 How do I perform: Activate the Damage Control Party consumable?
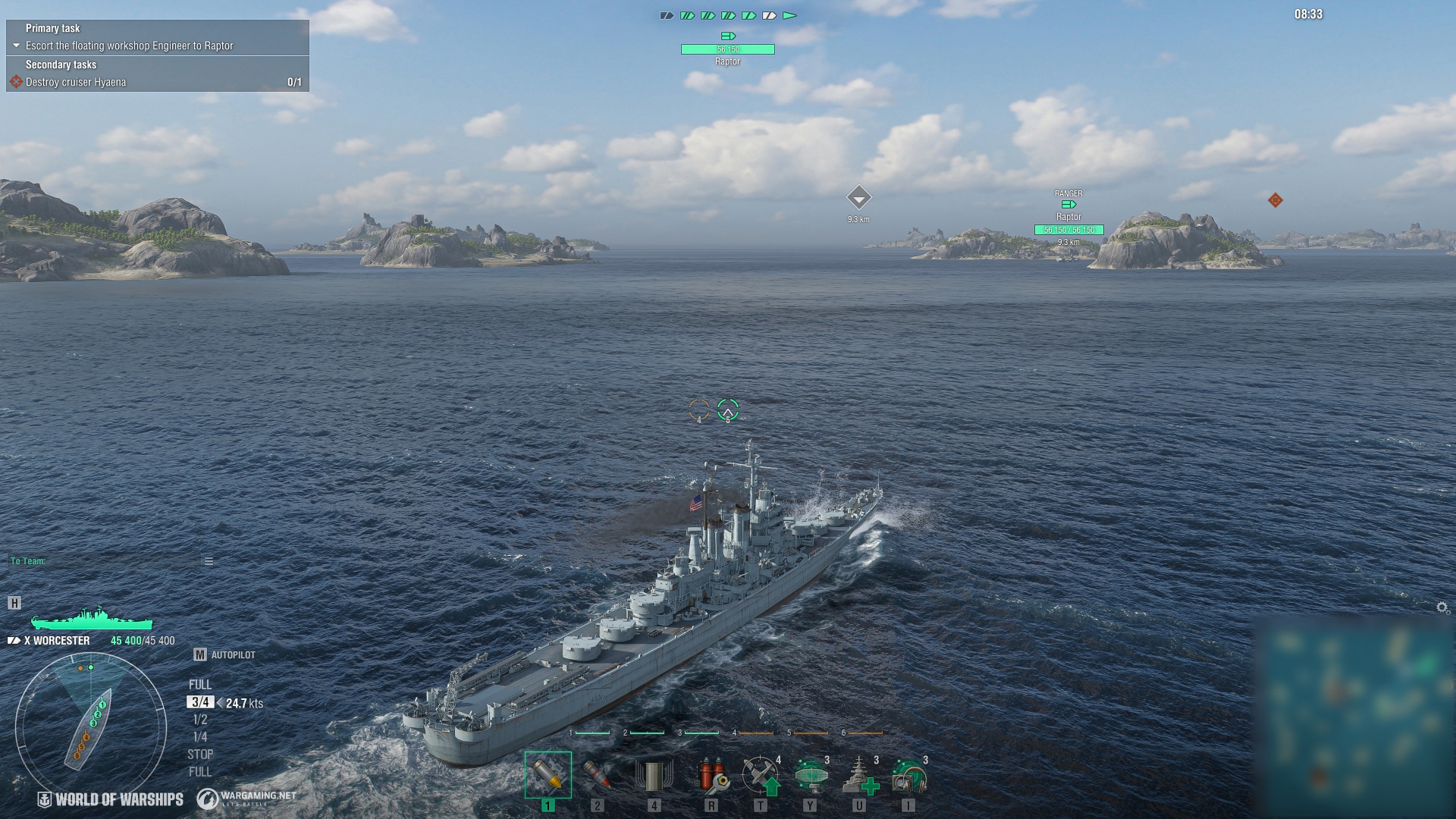click(711, 777)
